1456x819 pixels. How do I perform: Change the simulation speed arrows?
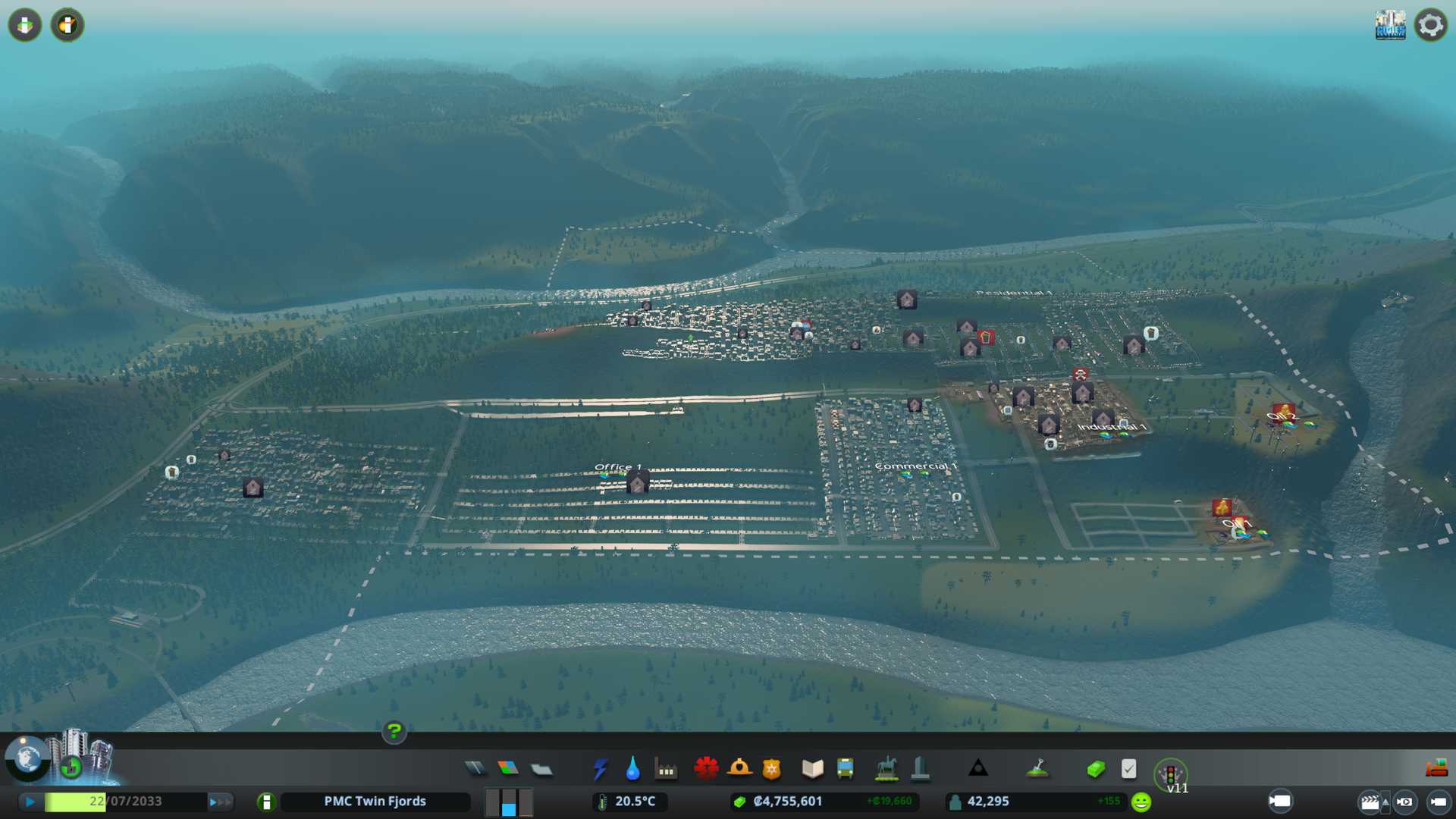coord(220,802)
